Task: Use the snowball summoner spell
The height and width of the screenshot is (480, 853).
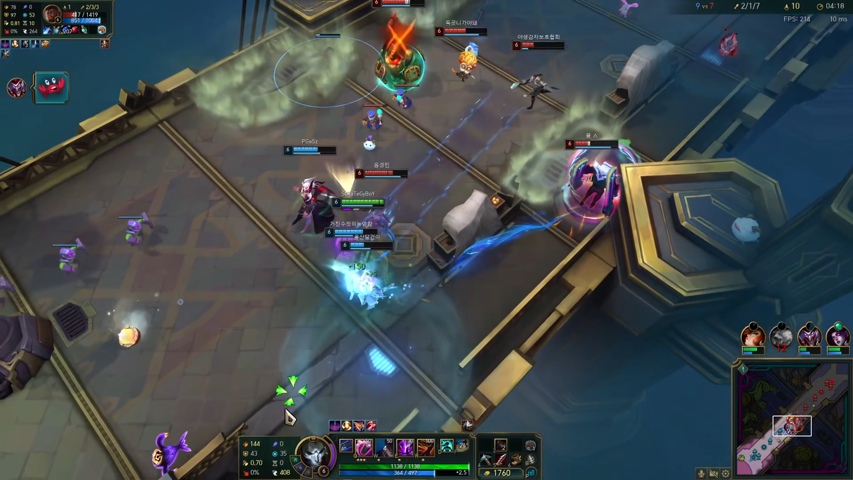Action: tap(462, 446)
